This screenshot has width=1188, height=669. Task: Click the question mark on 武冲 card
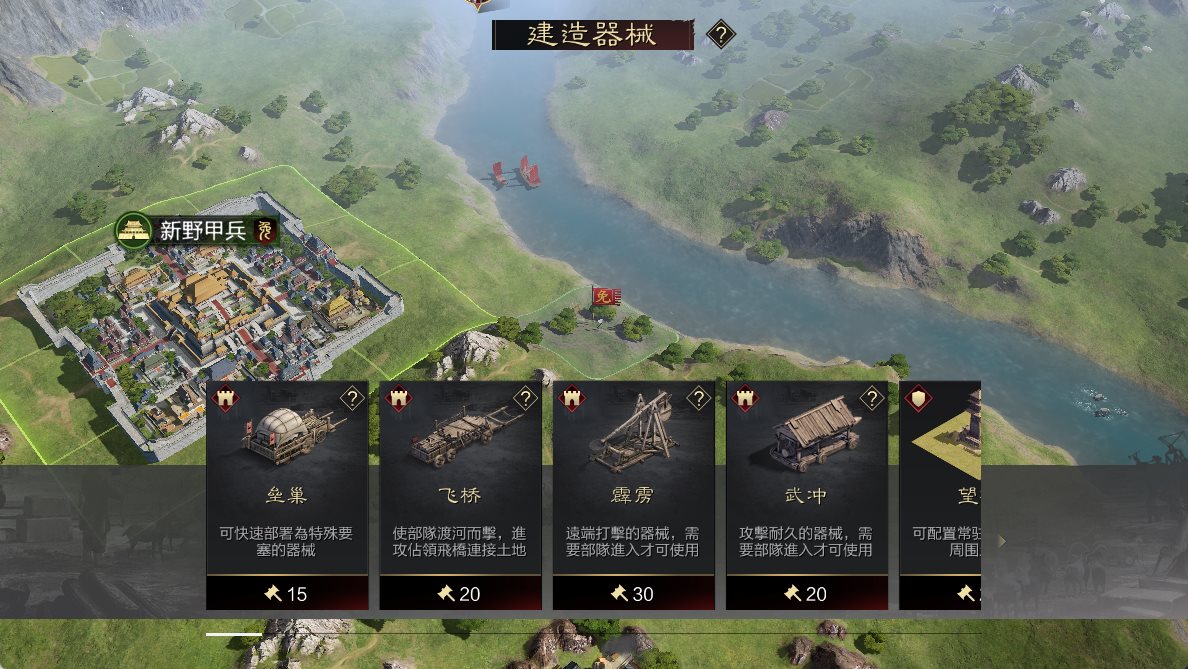coord(871,399)
